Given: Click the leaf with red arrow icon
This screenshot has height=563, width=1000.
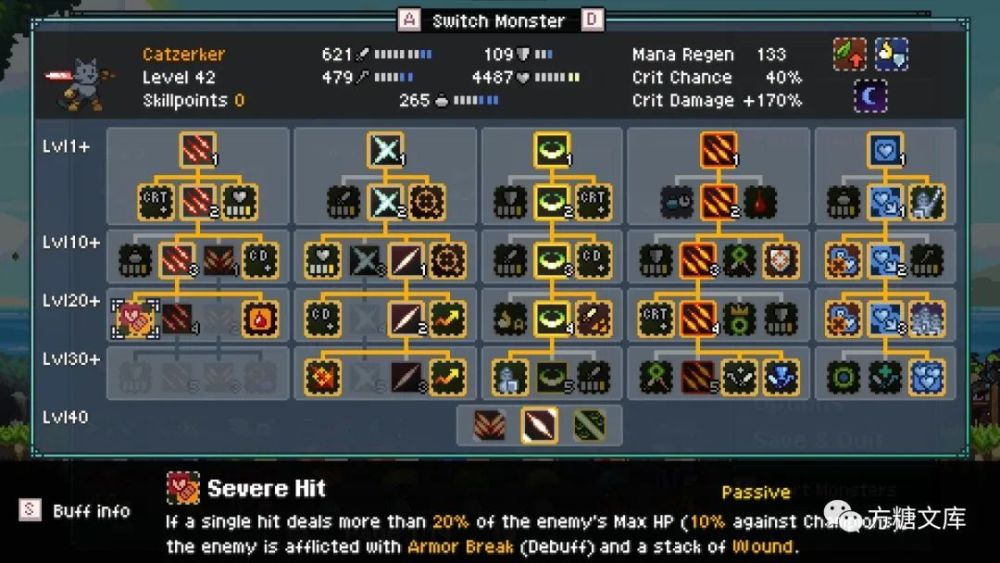Looking at the screenshot, I should 850,54.
